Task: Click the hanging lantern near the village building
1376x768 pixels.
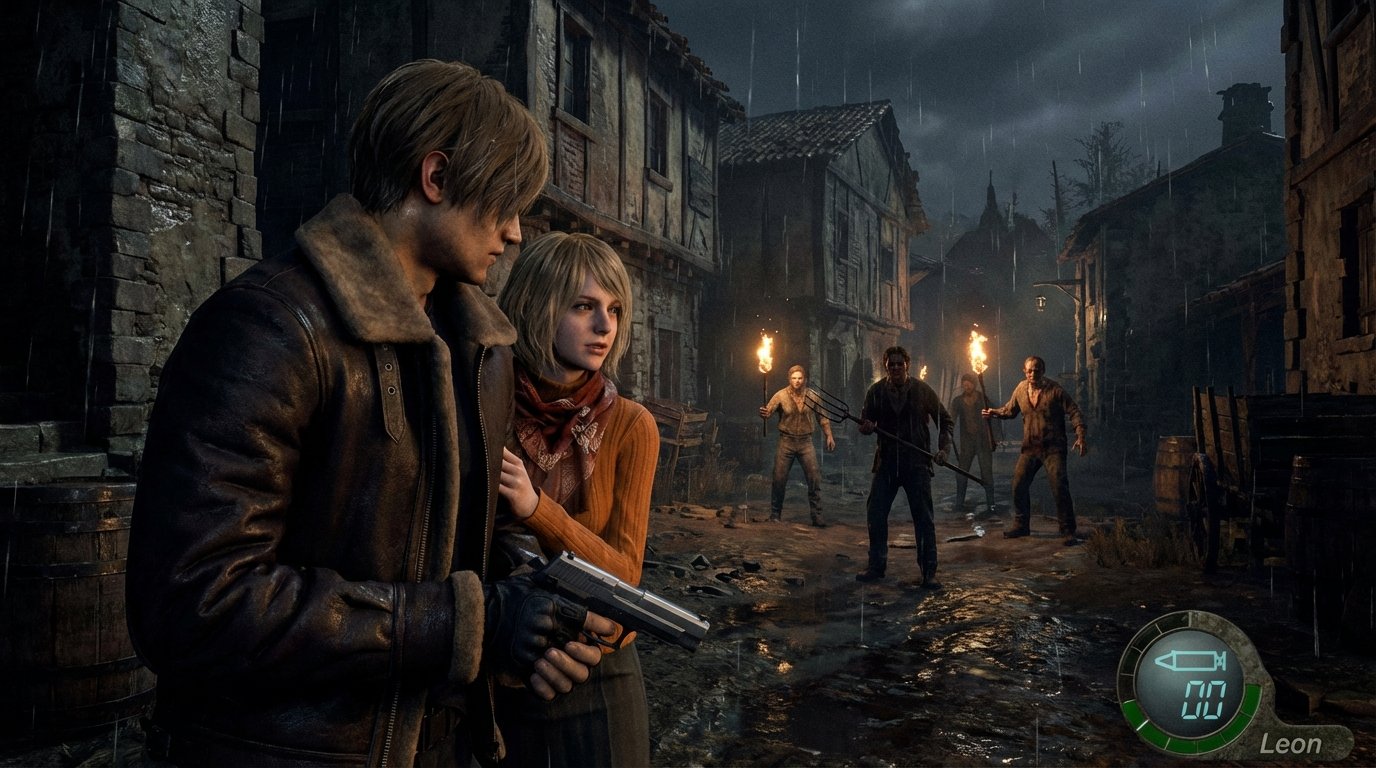Action: click(x=1040, y=300)
